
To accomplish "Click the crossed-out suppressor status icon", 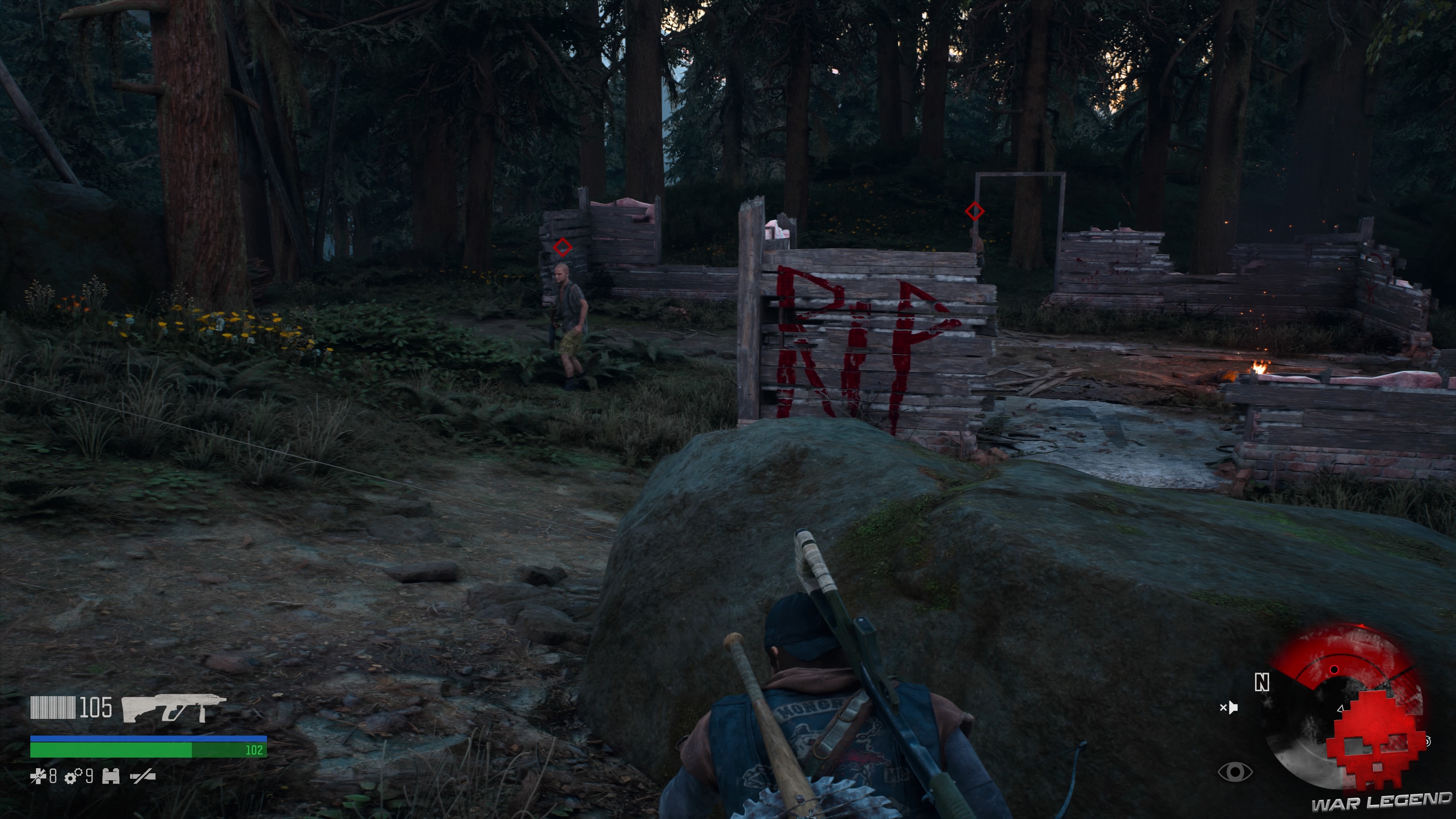I will (x=143, y=775).
